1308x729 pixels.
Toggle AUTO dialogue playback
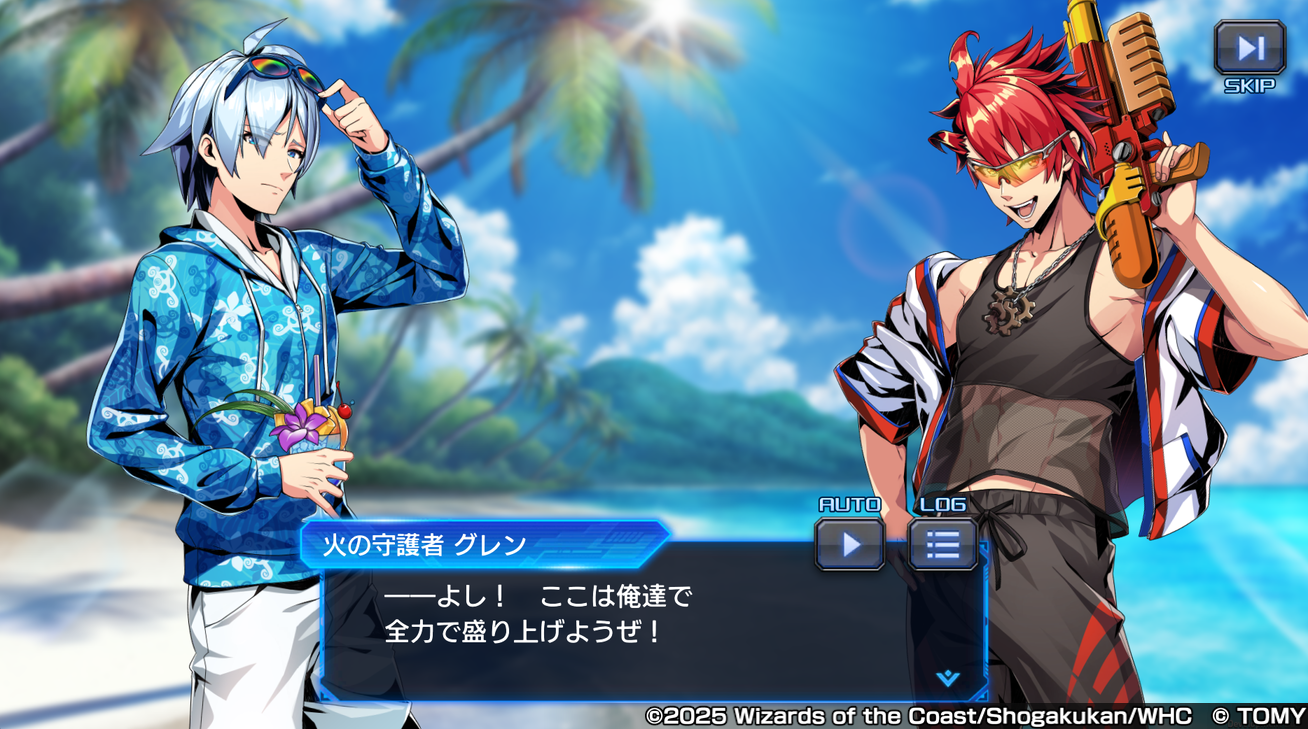tap(850, 544)
